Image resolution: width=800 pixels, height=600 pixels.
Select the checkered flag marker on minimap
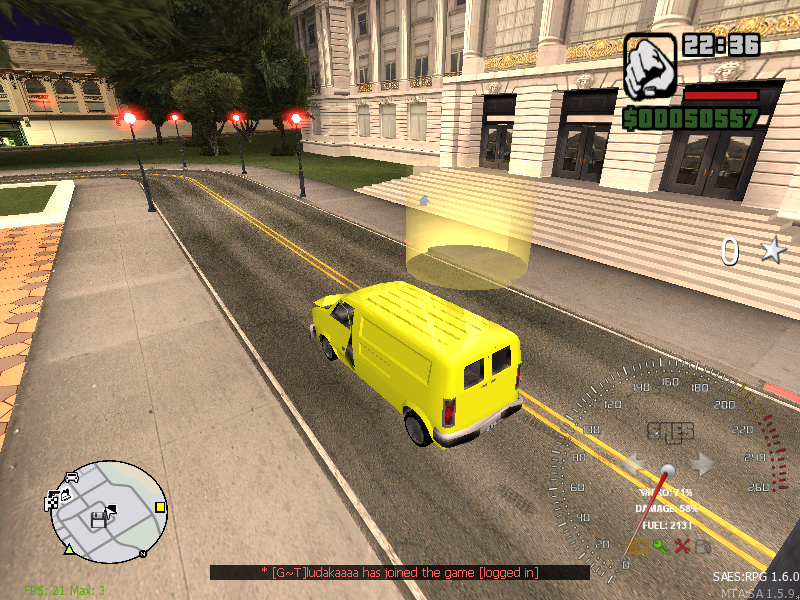tap(52, 502)
